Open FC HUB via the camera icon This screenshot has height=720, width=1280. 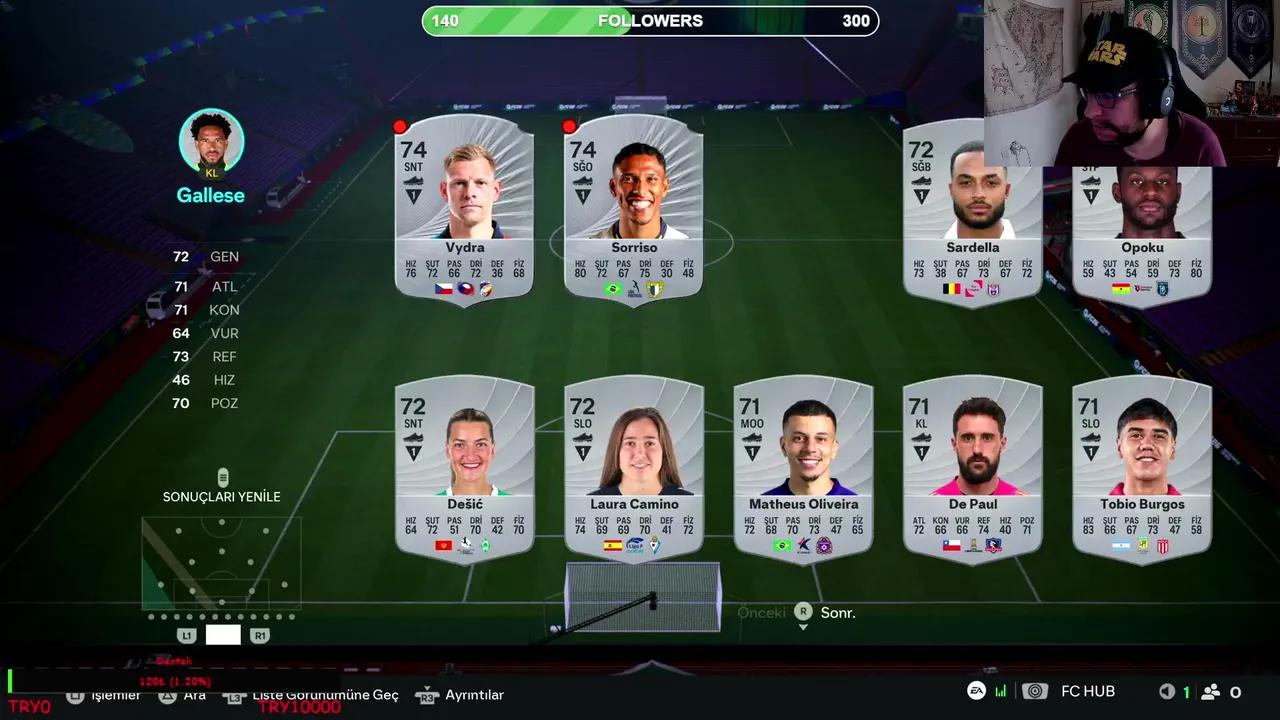click(x=1035, y=691)
